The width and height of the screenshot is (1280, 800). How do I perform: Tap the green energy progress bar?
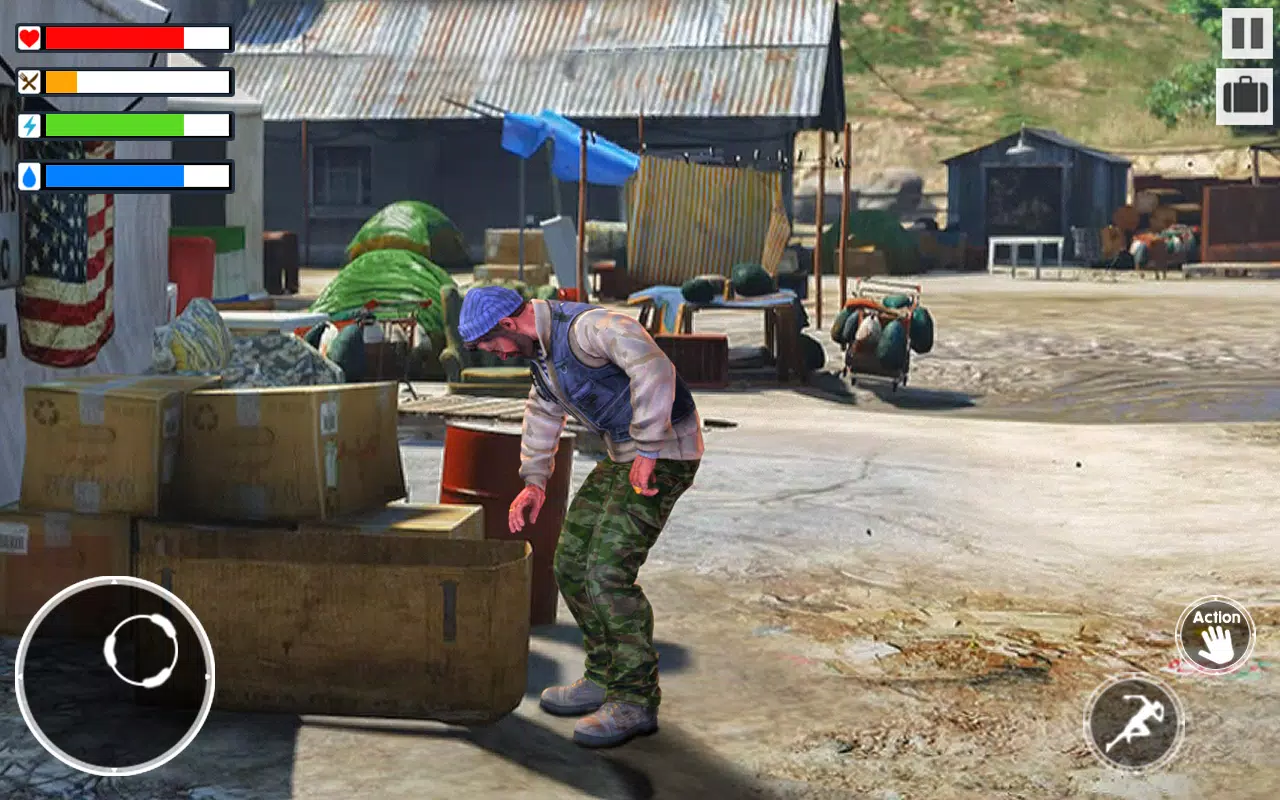point(115,126)
